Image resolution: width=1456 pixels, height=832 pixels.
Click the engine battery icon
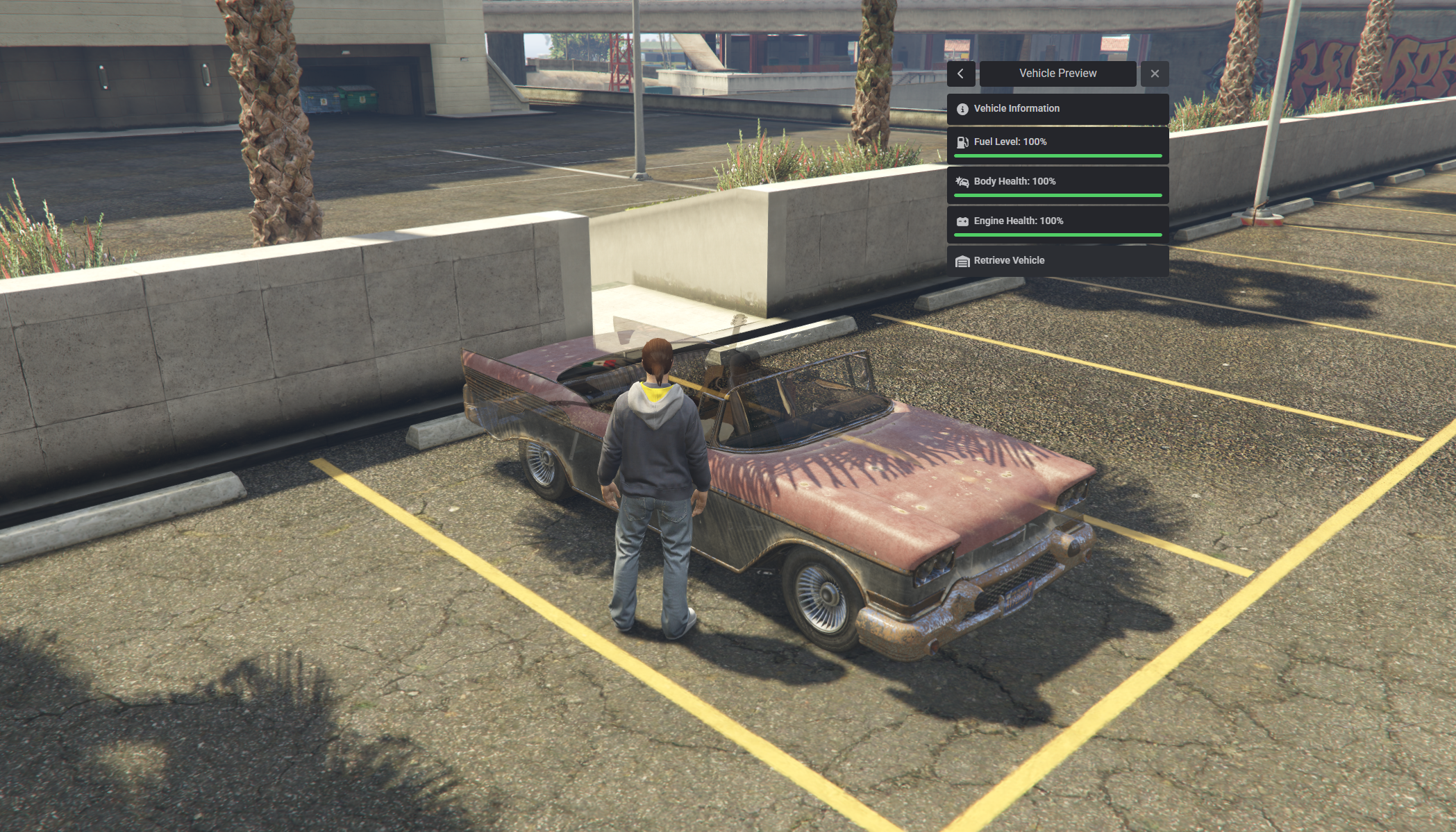tap(962, 221)
